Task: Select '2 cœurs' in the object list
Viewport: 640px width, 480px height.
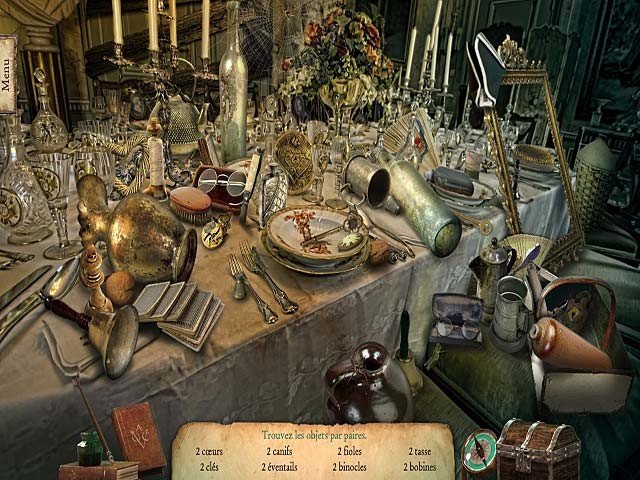Action: (209, 451)
